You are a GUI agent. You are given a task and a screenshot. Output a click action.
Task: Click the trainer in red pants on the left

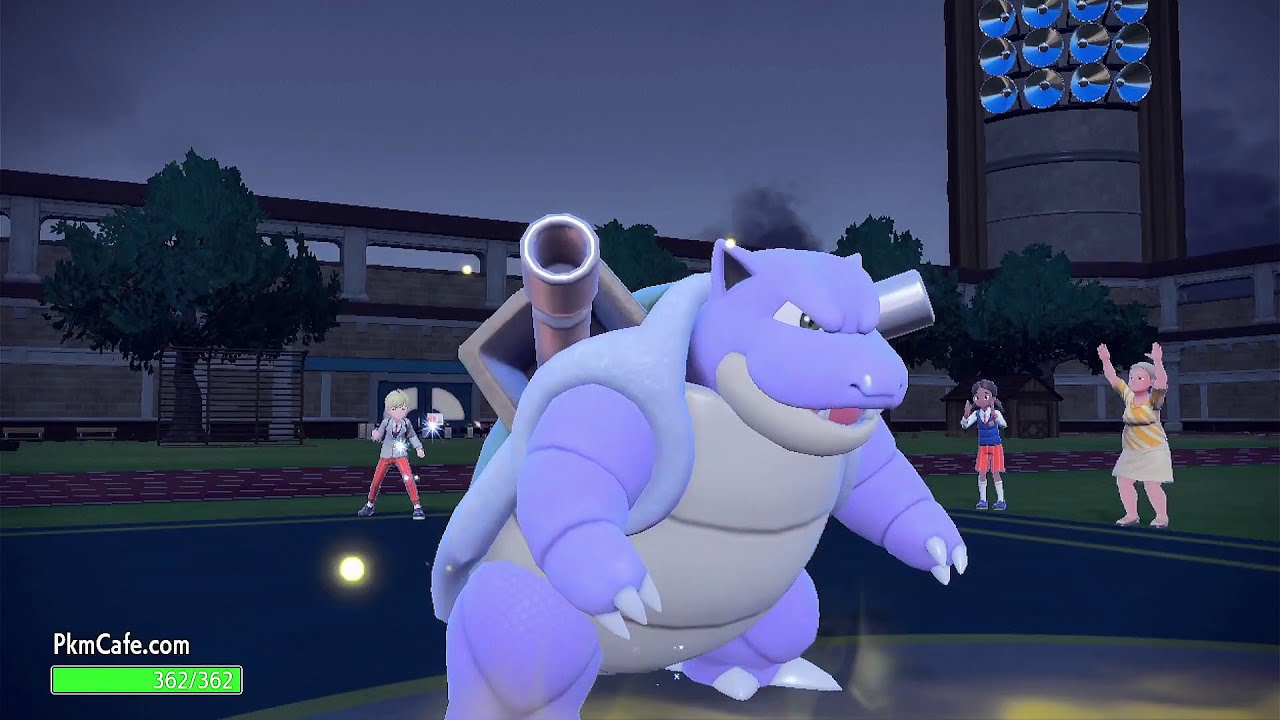click(x=400, y=450)
